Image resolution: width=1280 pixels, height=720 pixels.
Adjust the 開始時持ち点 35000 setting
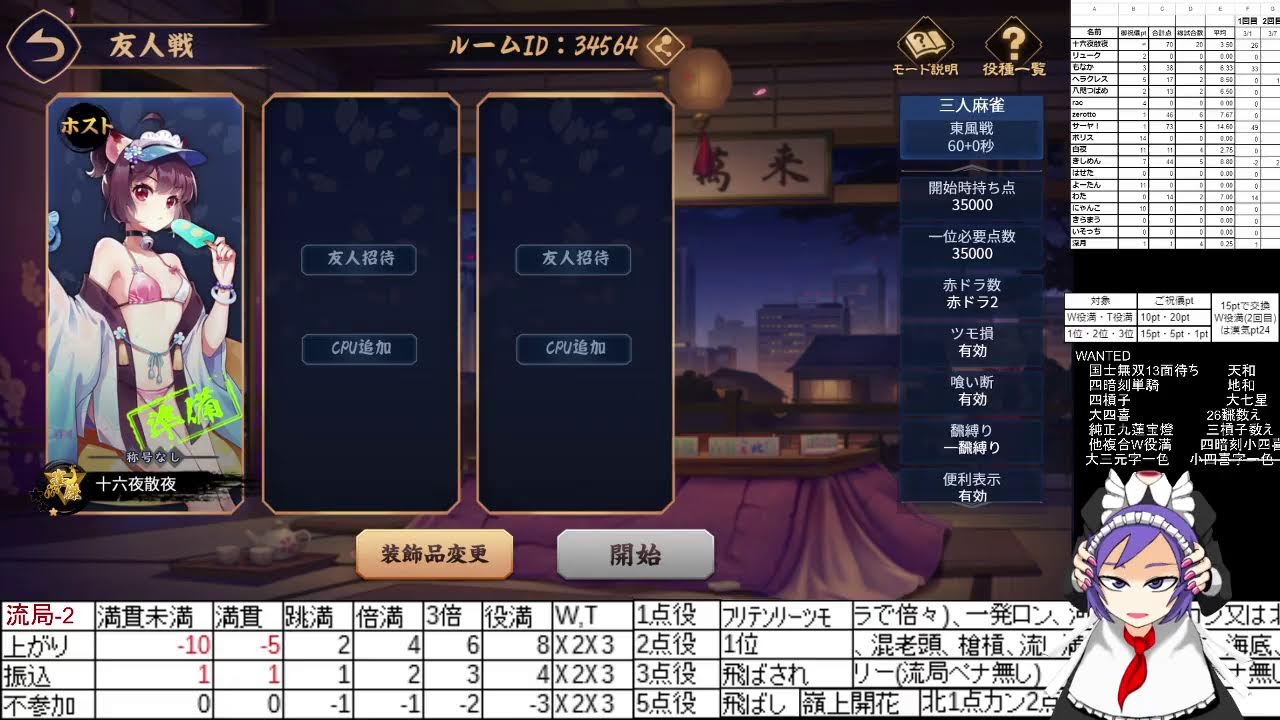point(970,196)
